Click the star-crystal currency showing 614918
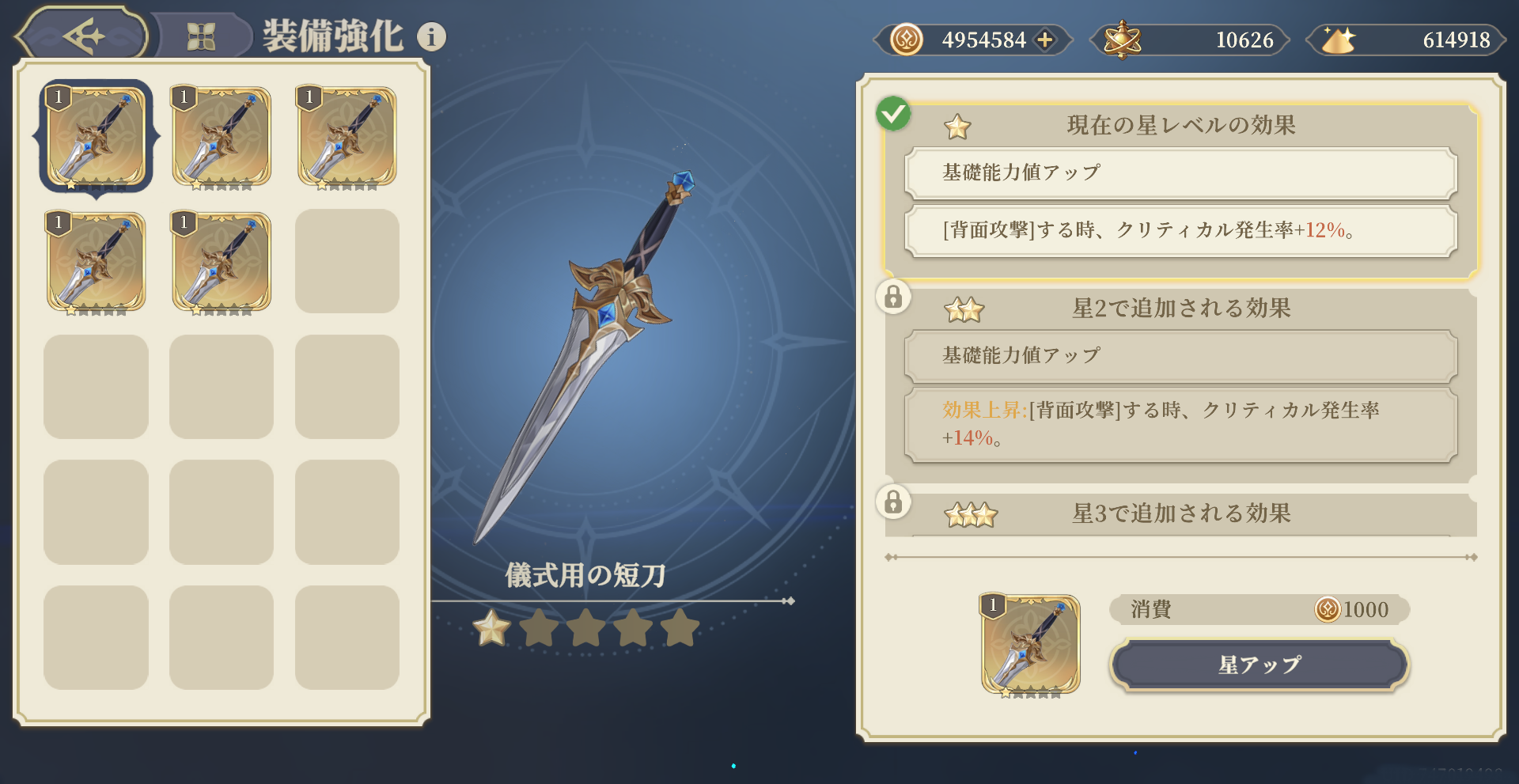The height and width of the screenshot is (784, 1519). [x=1406, y=40]
